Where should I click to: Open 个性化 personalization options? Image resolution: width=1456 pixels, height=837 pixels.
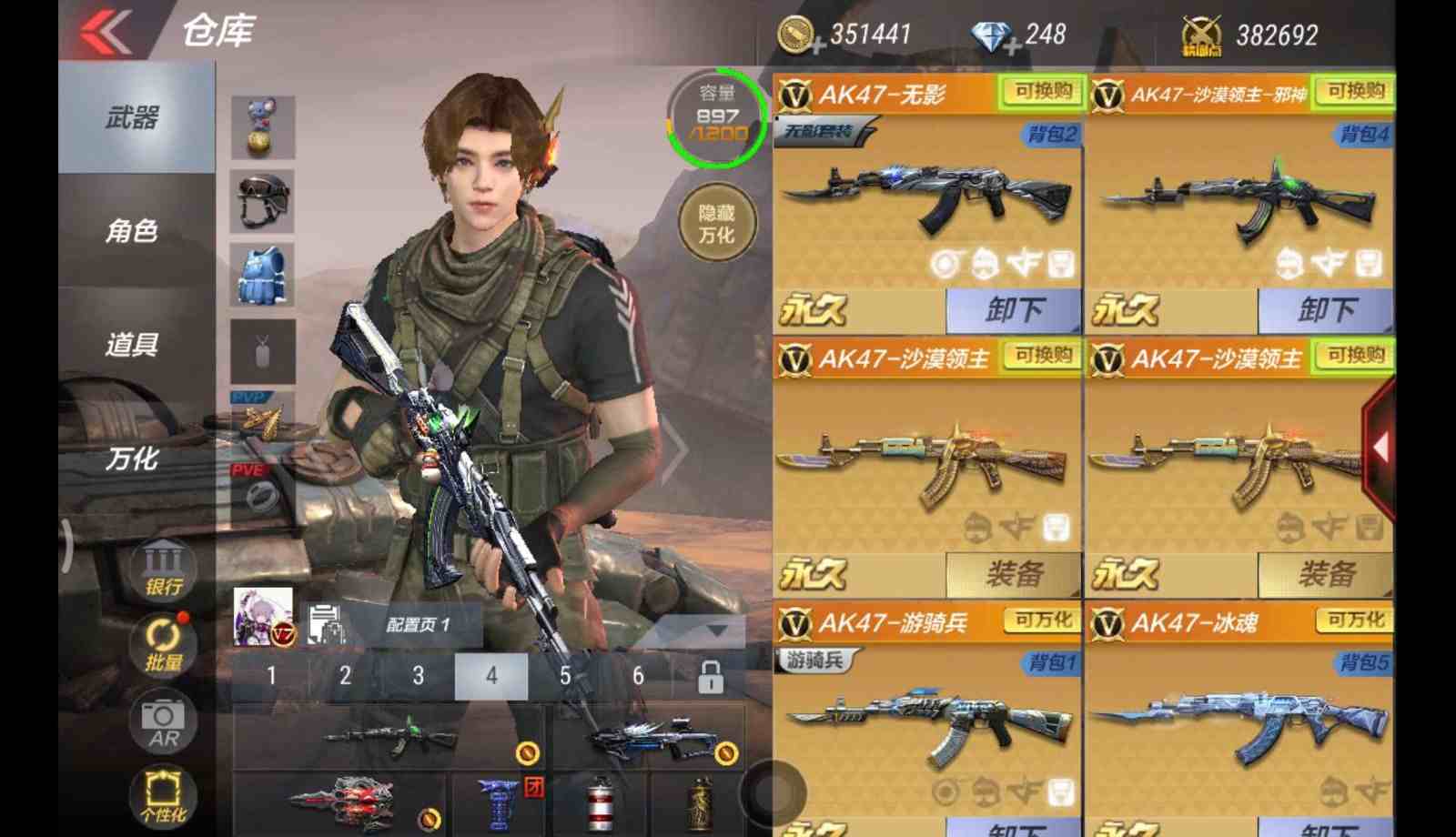coord(164,797)
